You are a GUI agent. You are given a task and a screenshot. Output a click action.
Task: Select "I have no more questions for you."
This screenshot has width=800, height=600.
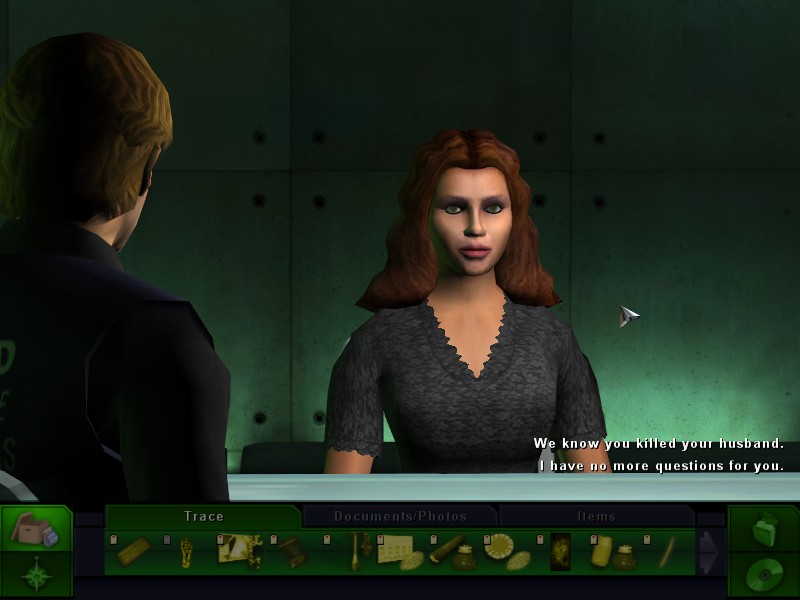pyautogui.click(x=661, y=466)
